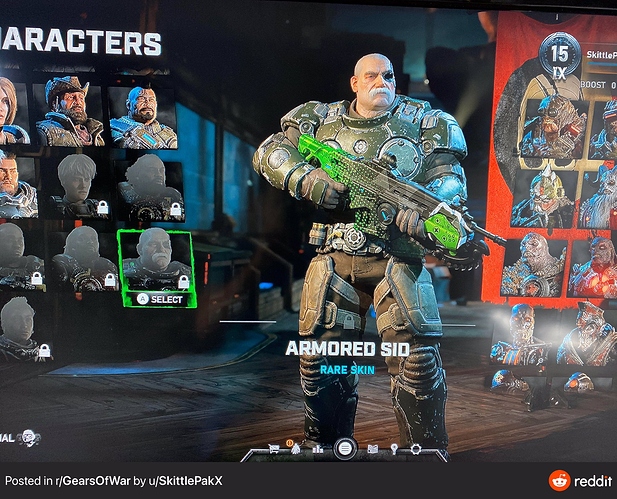This screenshot has height=499, width=617.
Task: Choose the cowboy hat character portrait
Action: tap(69, 112)
